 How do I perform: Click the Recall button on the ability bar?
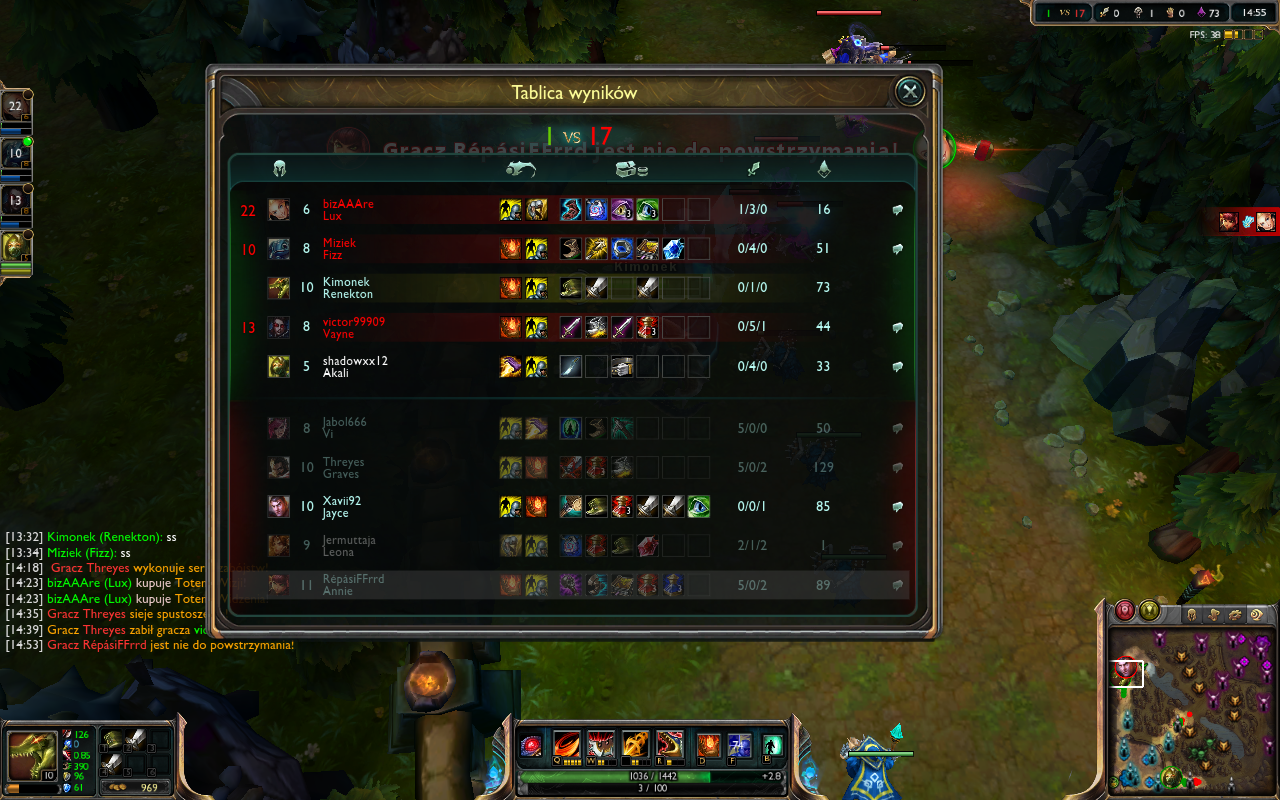[772, 746]
